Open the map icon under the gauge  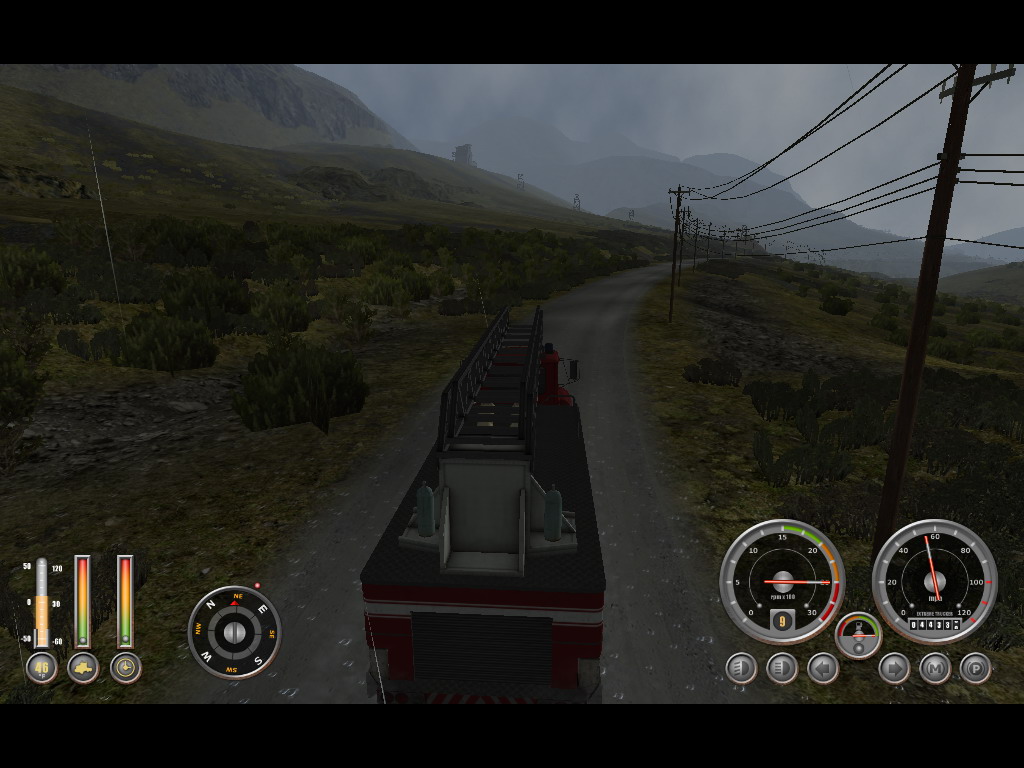83,668
